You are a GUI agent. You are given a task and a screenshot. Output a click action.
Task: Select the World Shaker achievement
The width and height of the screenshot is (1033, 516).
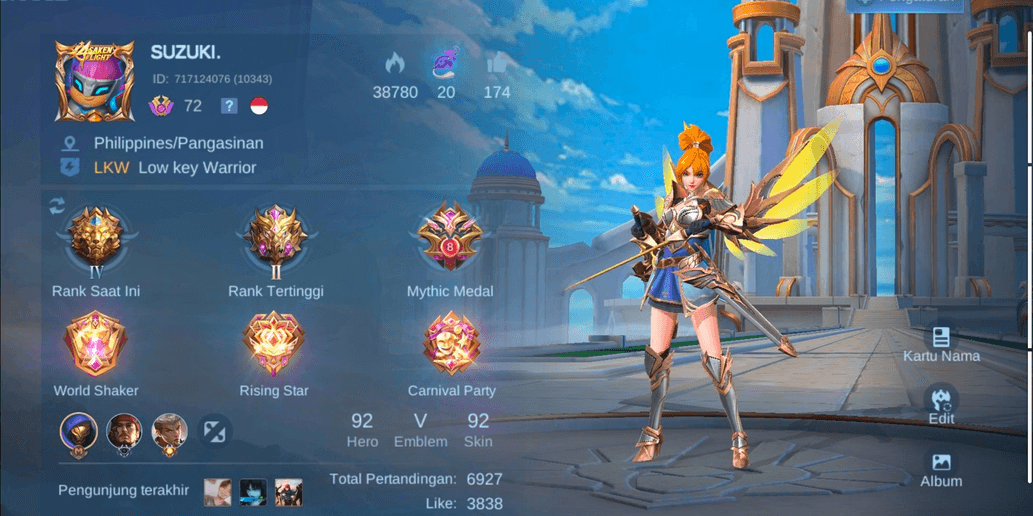pos(96,343)
